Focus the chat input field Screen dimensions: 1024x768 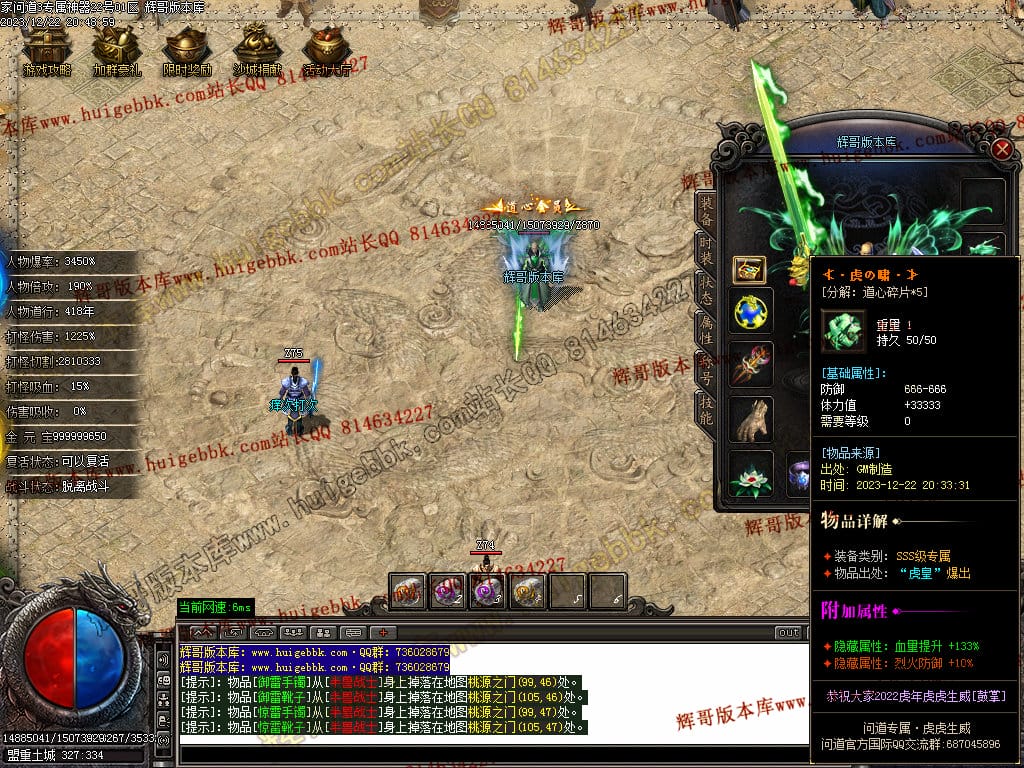[x=490, y=752]
